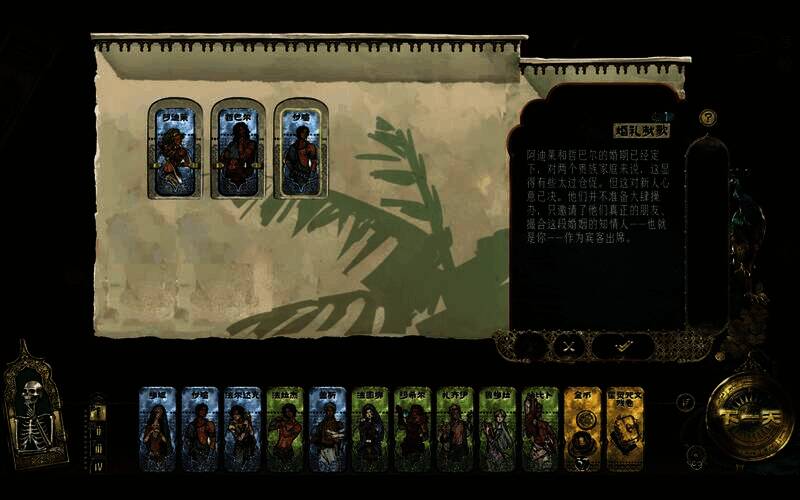Choose the 金币 gold coin card in hand
Screen dimensions: 800x500
[x=582, y=429]
